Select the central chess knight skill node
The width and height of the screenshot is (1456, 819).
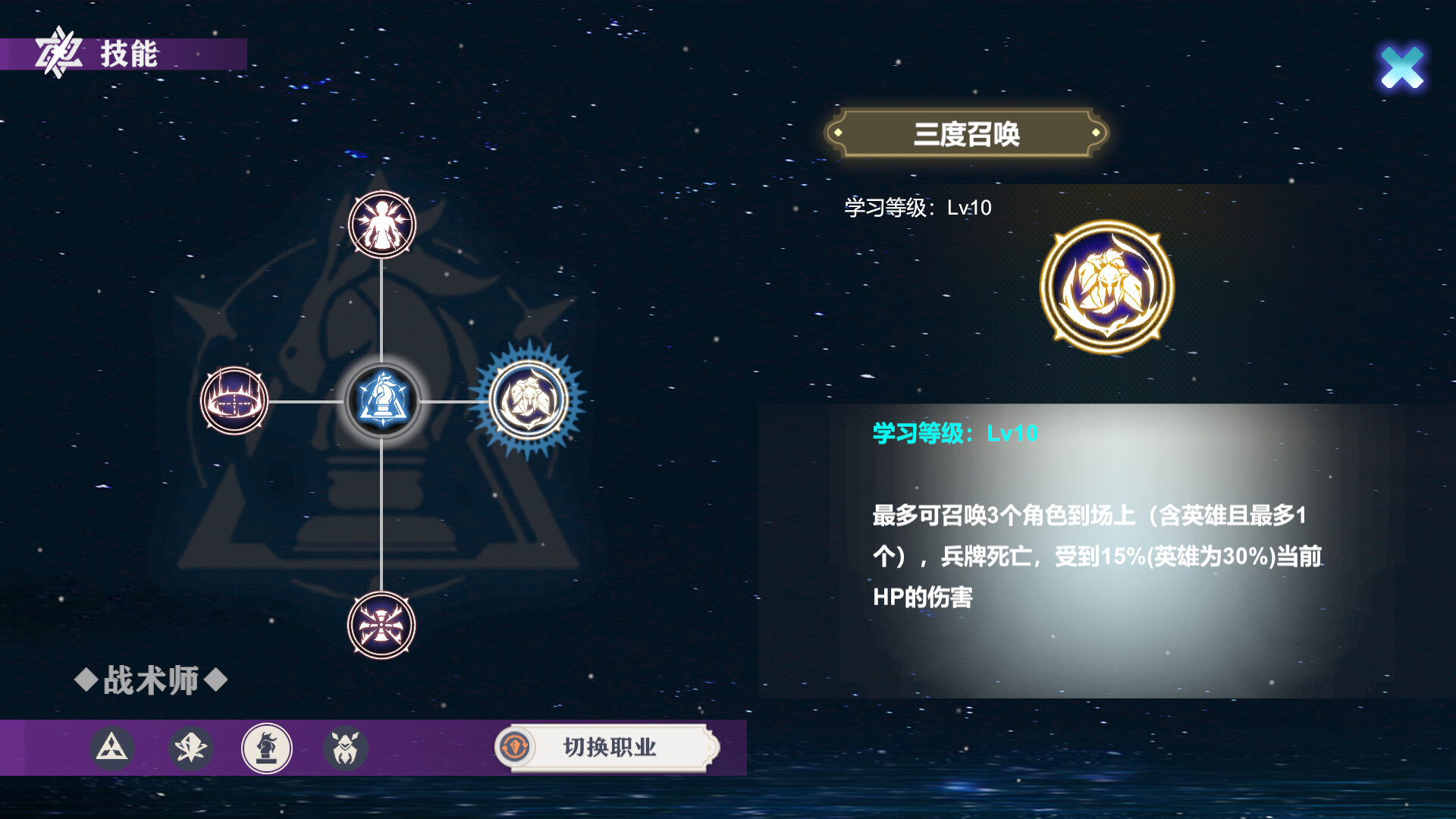381,402
